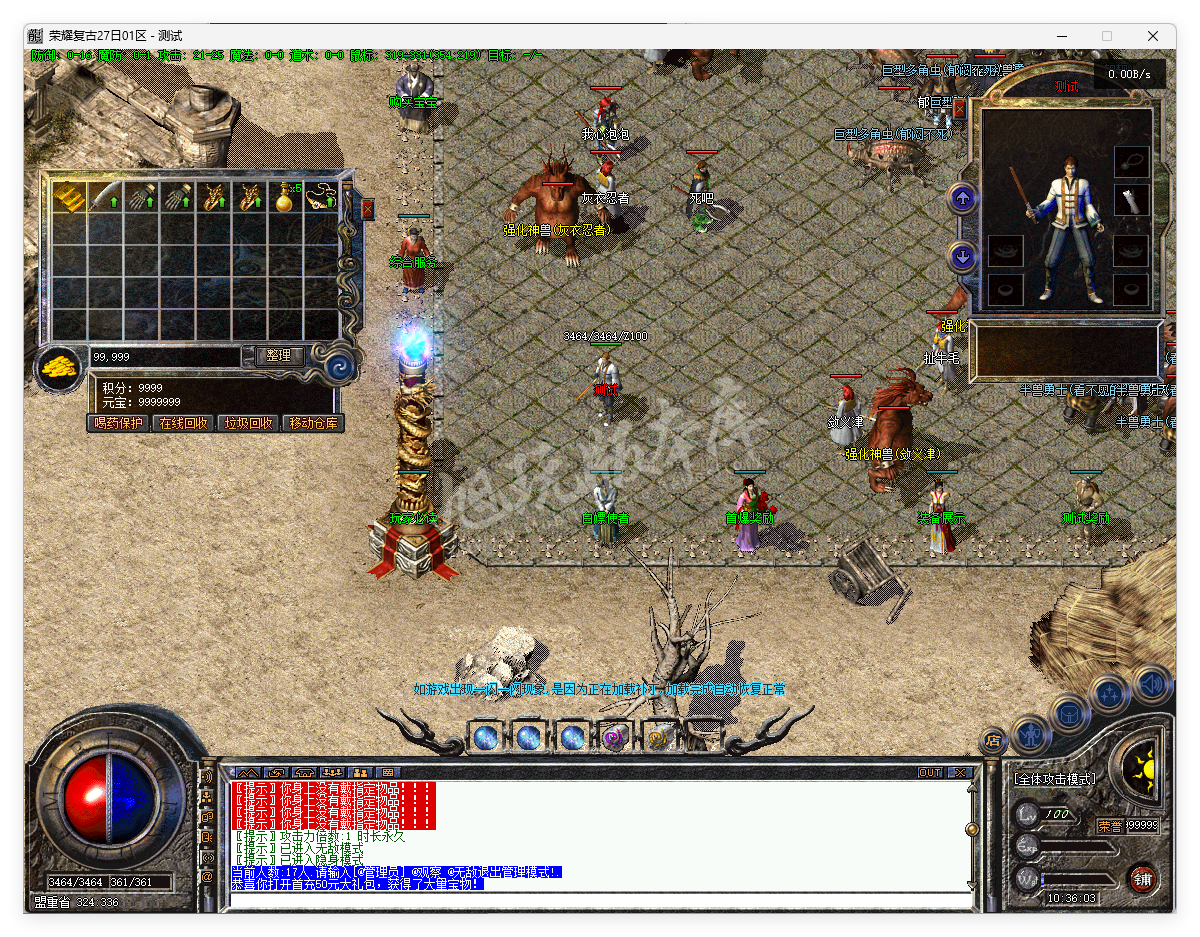The image size is (1200, 937).
Task: Click the OUT button above the chat
Action: point(929,773)
